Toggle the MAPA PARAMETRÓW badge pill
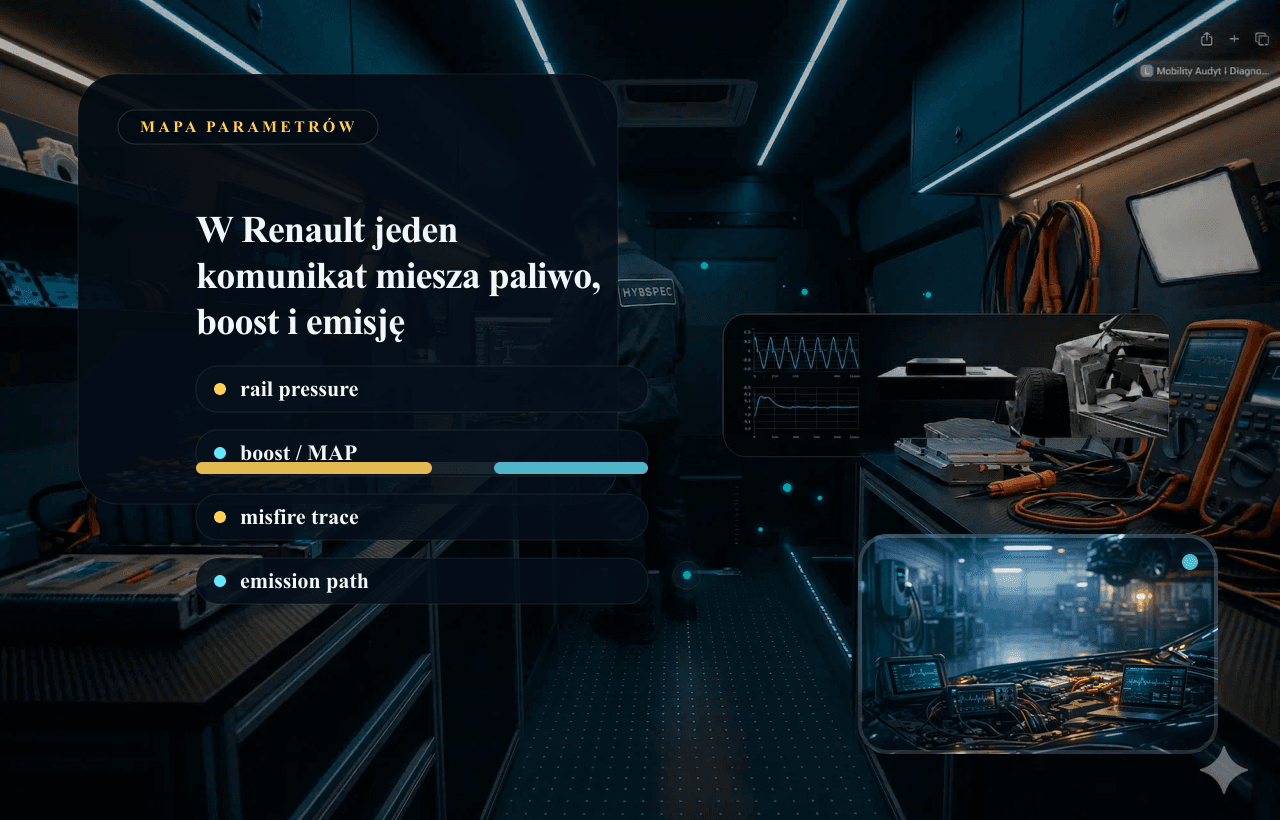 coord(247,127)
